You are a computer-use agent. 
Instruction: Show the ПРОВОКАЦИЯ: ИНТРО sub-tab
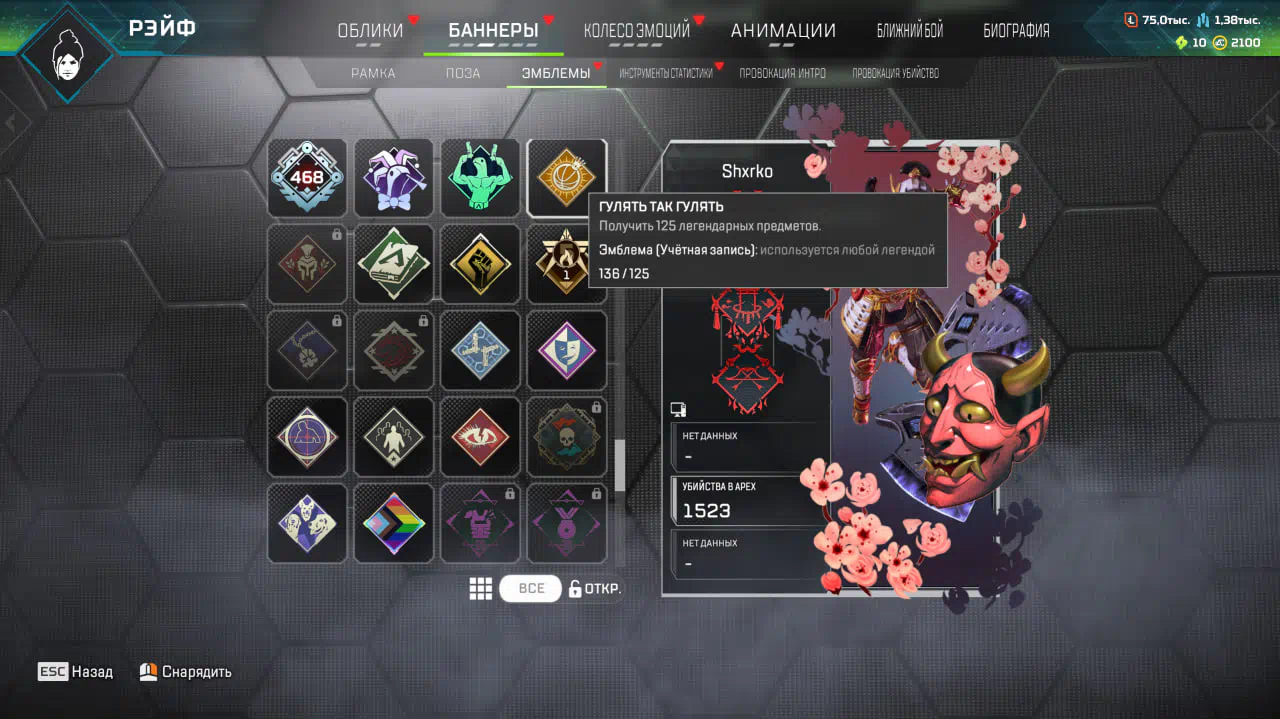782,73
